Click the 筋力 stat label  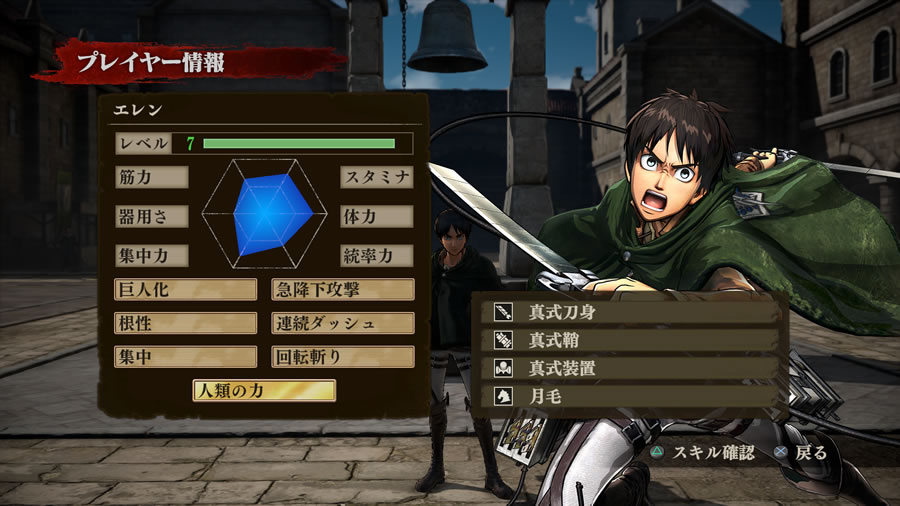[151, 177]
